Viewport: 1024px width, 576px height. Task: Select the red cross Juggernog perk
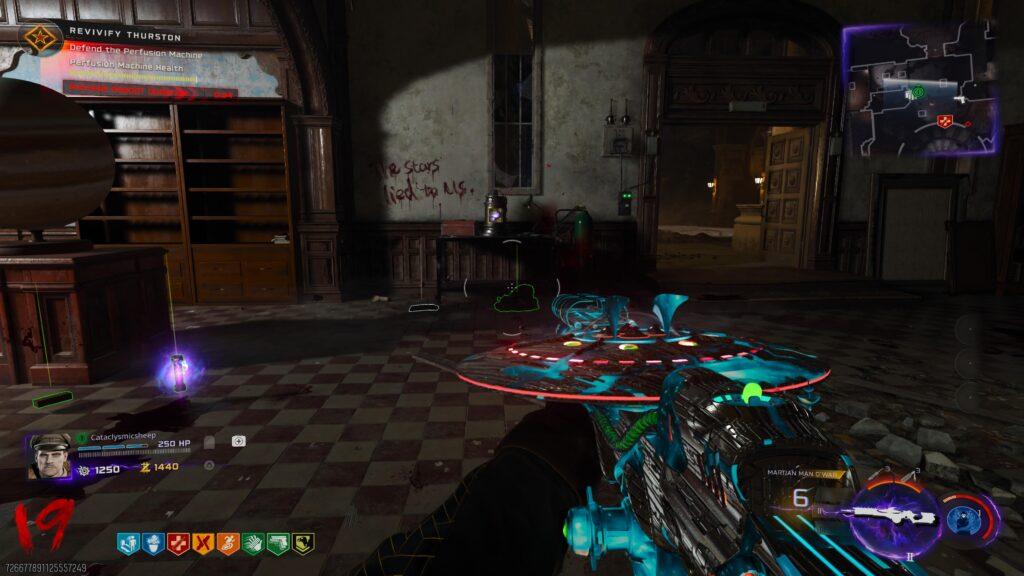[178, 544]
